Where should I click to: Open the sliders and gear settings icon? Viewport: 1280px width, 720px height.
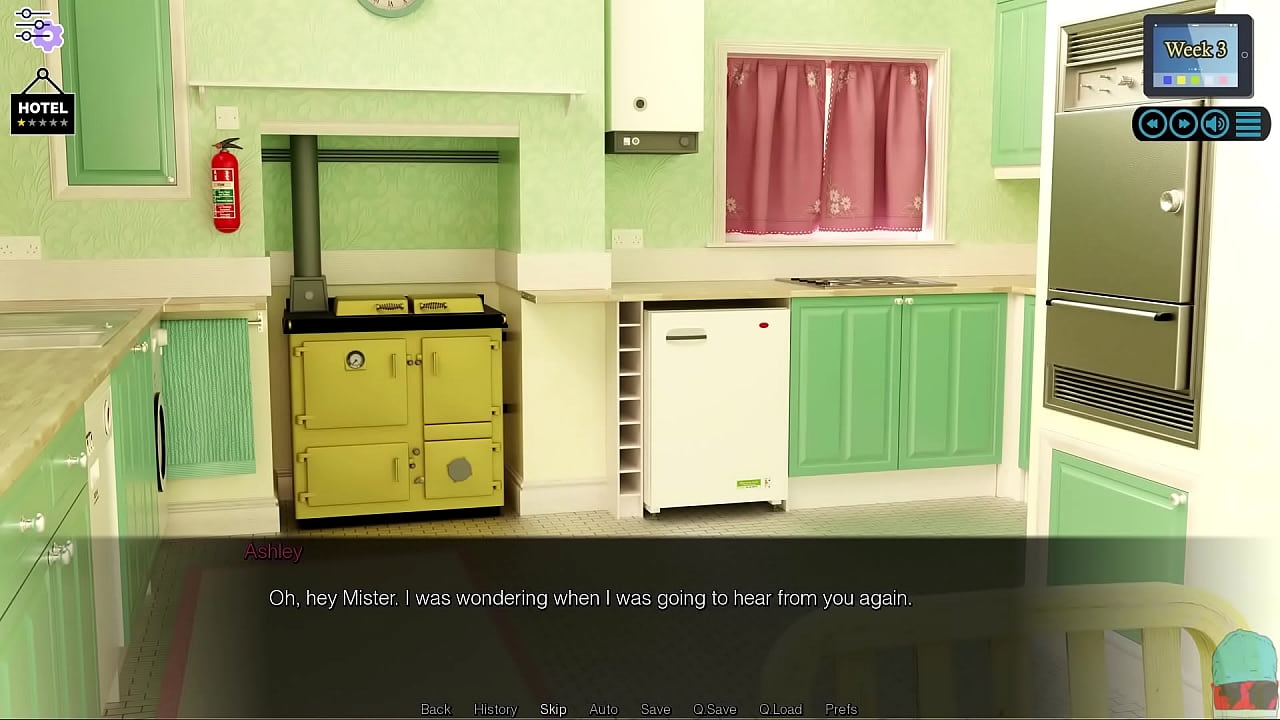pos(38,28)
